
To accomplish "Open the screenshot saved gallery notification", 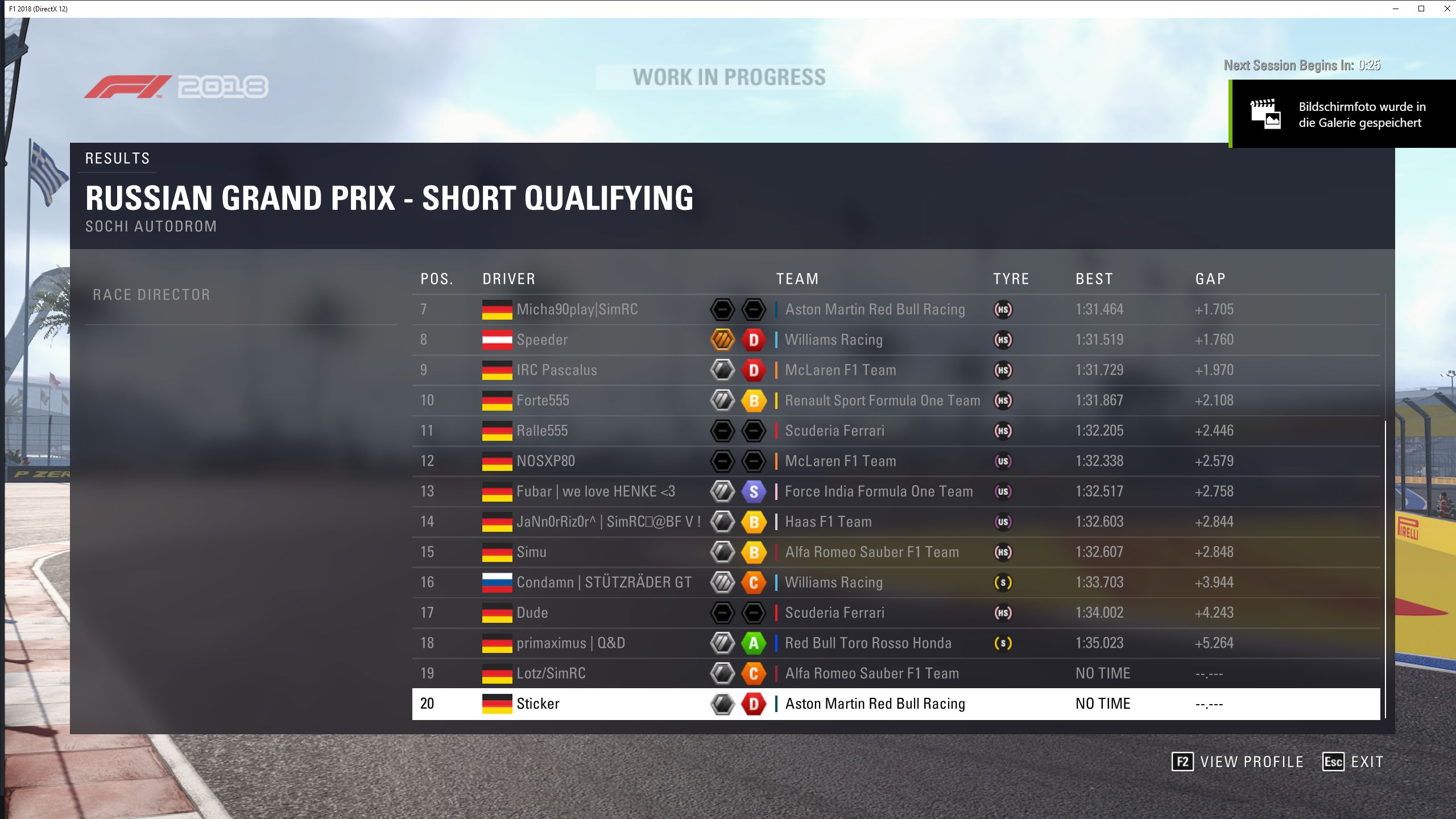I will coord(1342,114).
